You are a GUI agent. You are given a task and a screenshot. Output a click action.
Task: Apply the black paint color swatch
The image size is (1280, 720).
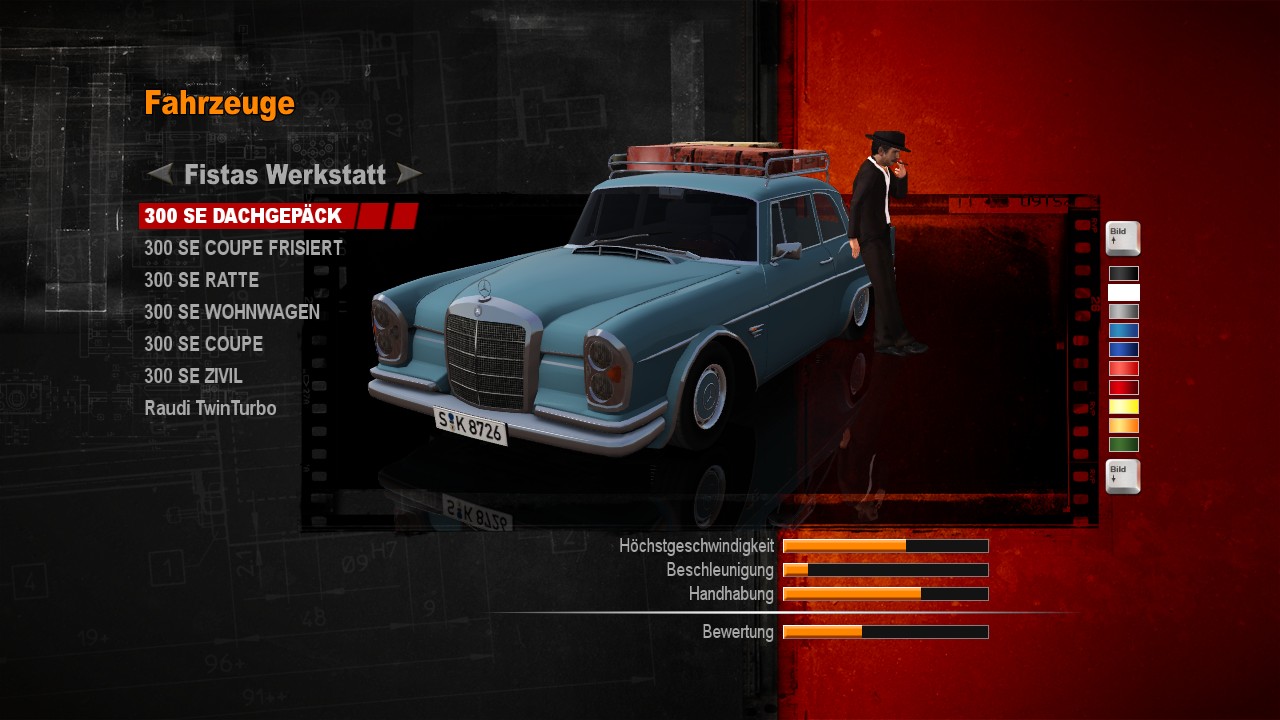(x=1123, y=273)
